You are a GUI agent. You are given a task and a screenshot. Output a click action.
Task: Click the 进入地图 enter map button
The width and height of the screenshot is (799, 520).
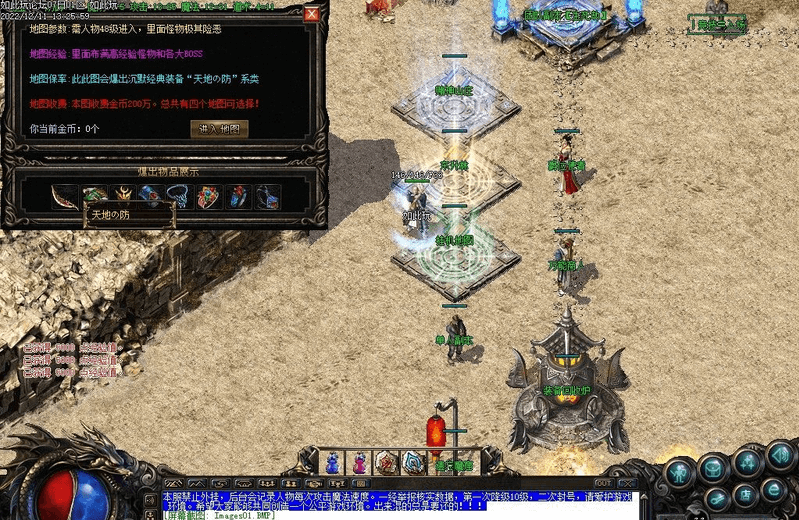click(x=219, y=129)
